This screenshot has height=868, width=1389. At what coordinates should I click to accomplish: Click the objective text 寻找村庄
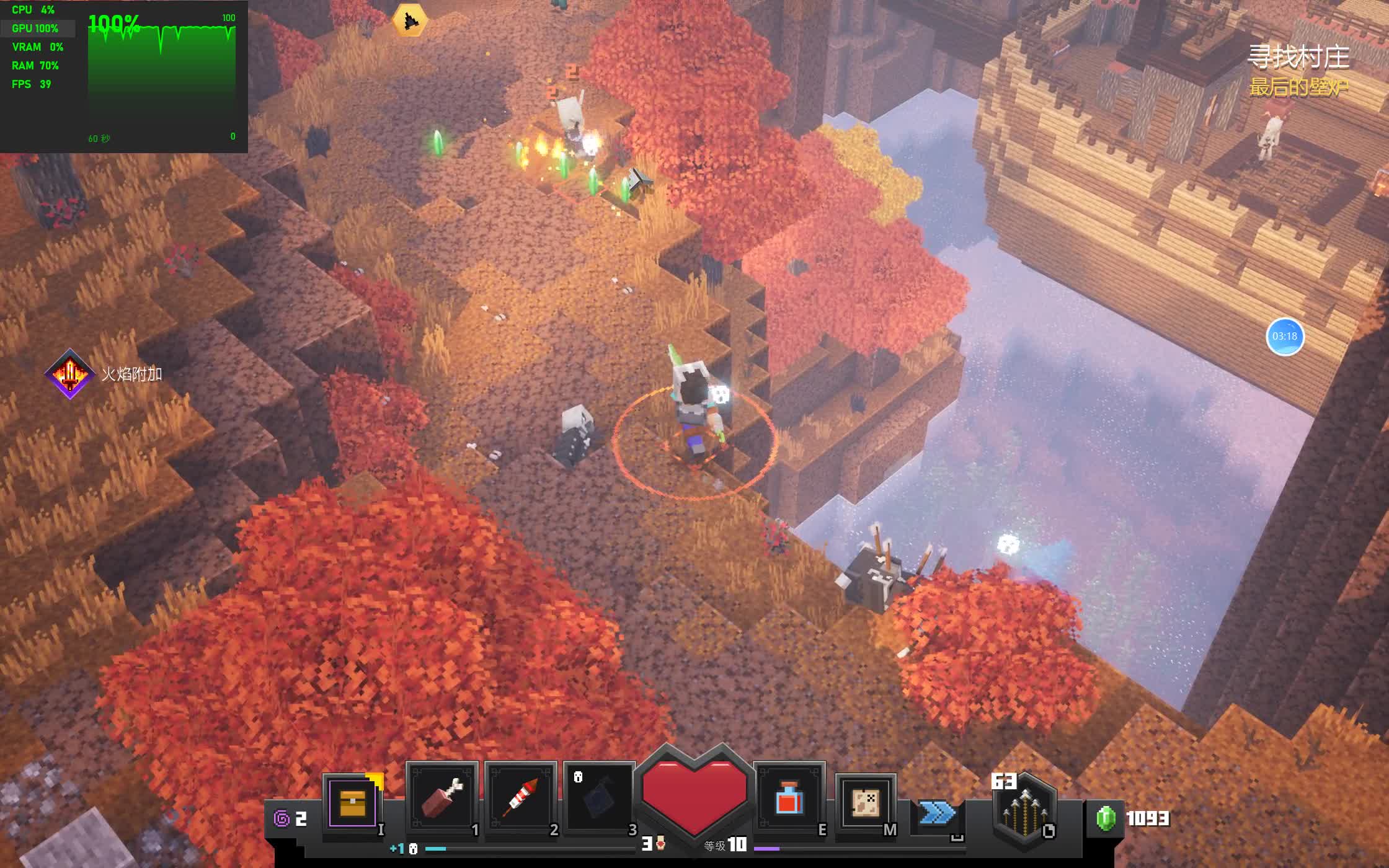tap(1298, 57)
